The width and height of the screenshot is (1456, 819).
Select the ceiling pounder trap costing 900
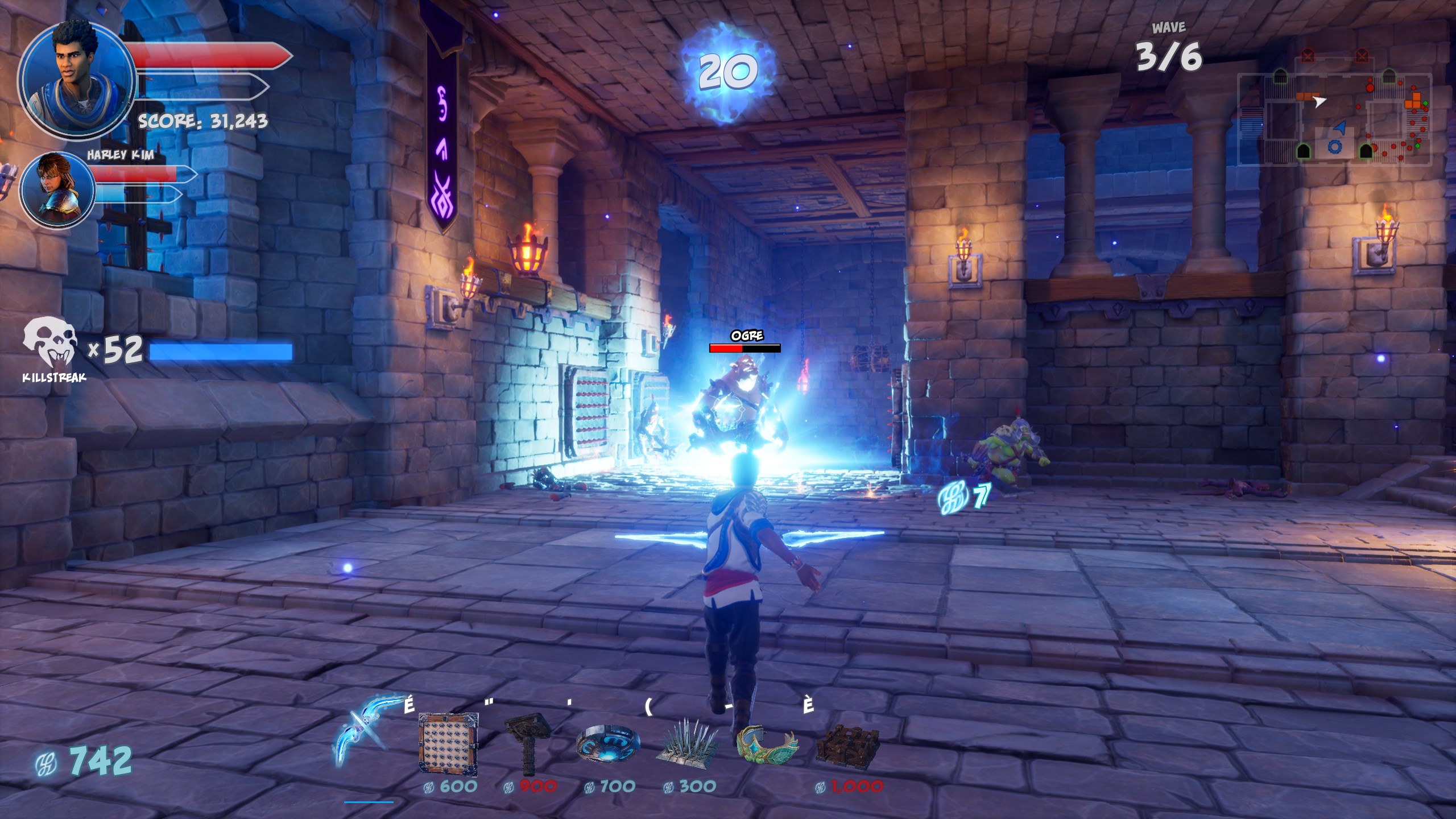(528, 743)
